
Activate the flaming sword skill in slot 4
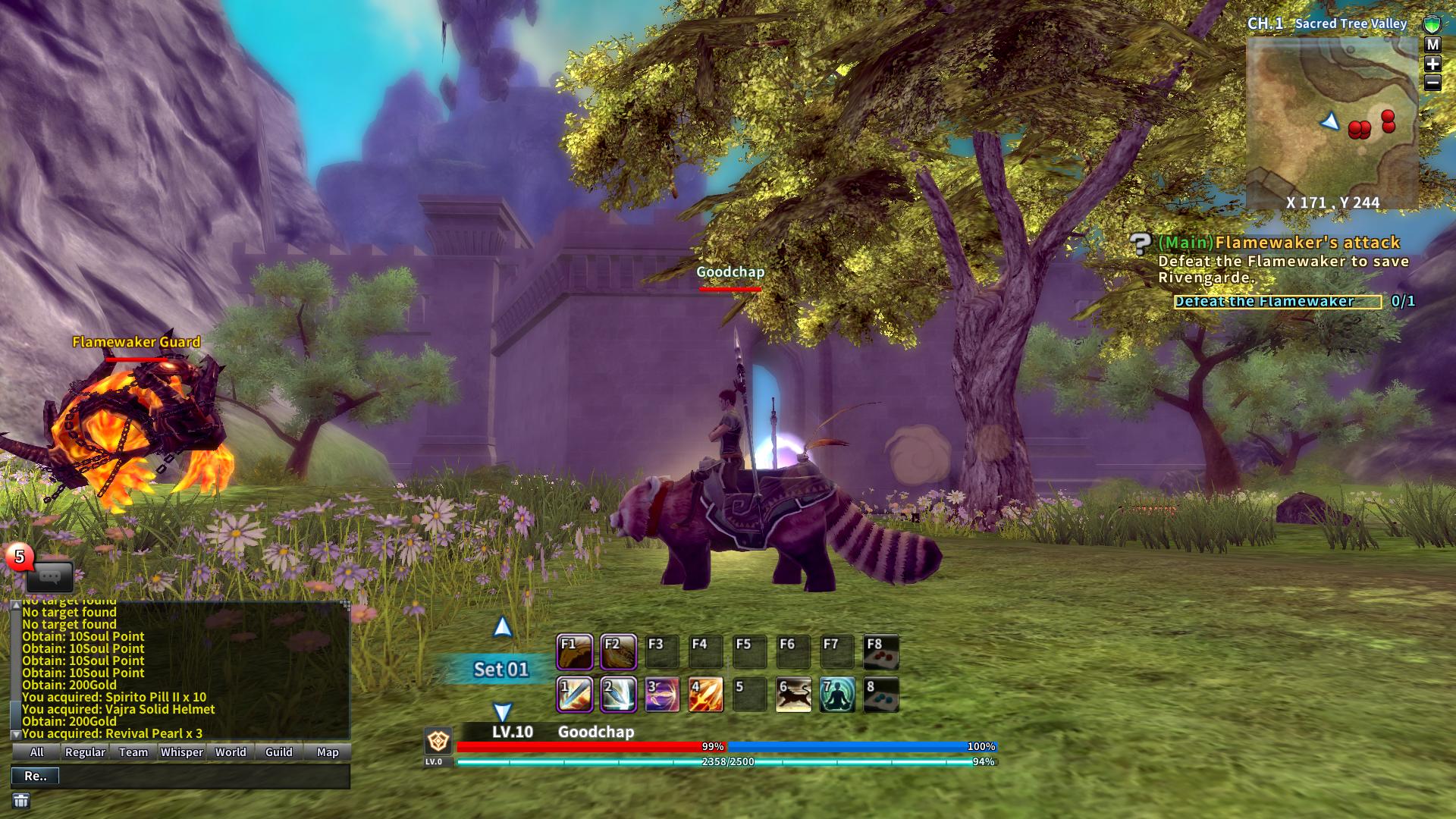705,695
